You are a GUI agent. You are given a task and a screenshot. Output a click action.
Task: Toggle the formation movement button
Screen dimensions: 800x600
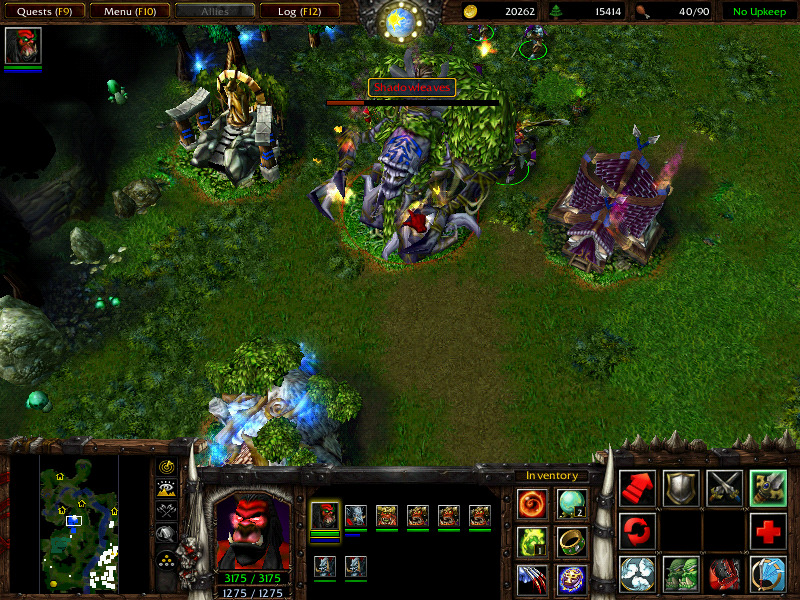click(167, 558)
